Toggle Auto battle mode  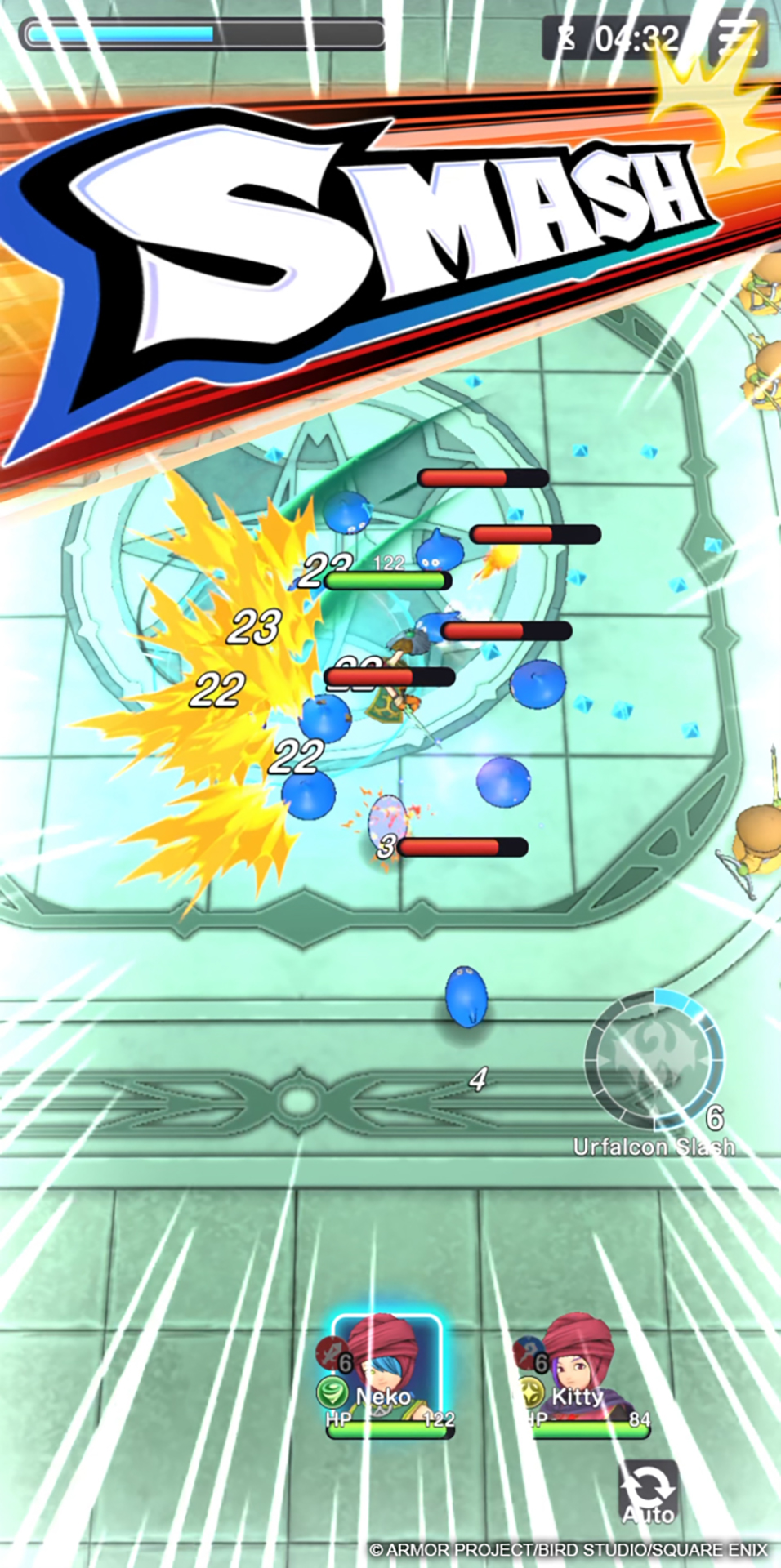649,1493
